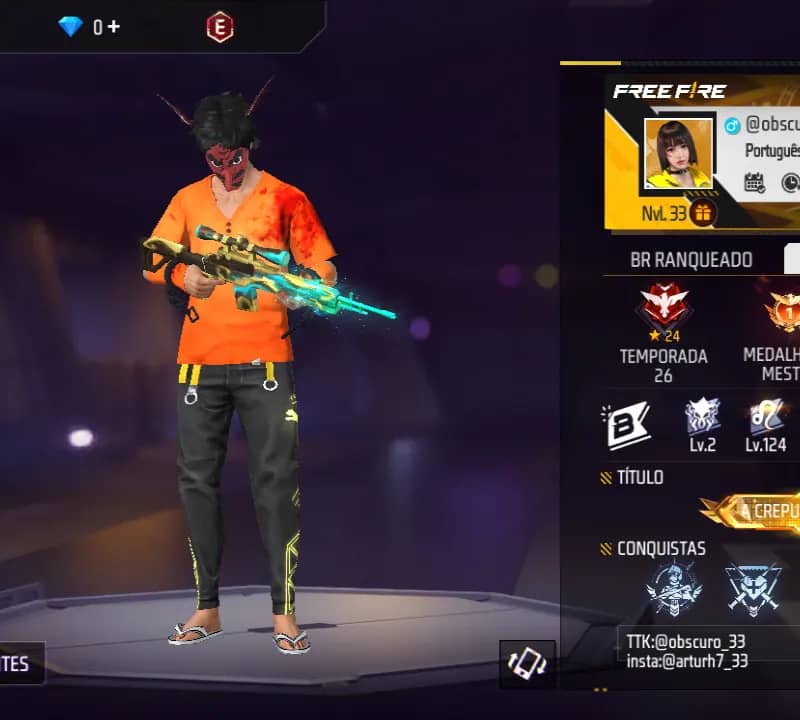Open the player avatar portrait
The height and width of the screenshot is (720, 800).
pyautogui.click(x=678, y=153)
